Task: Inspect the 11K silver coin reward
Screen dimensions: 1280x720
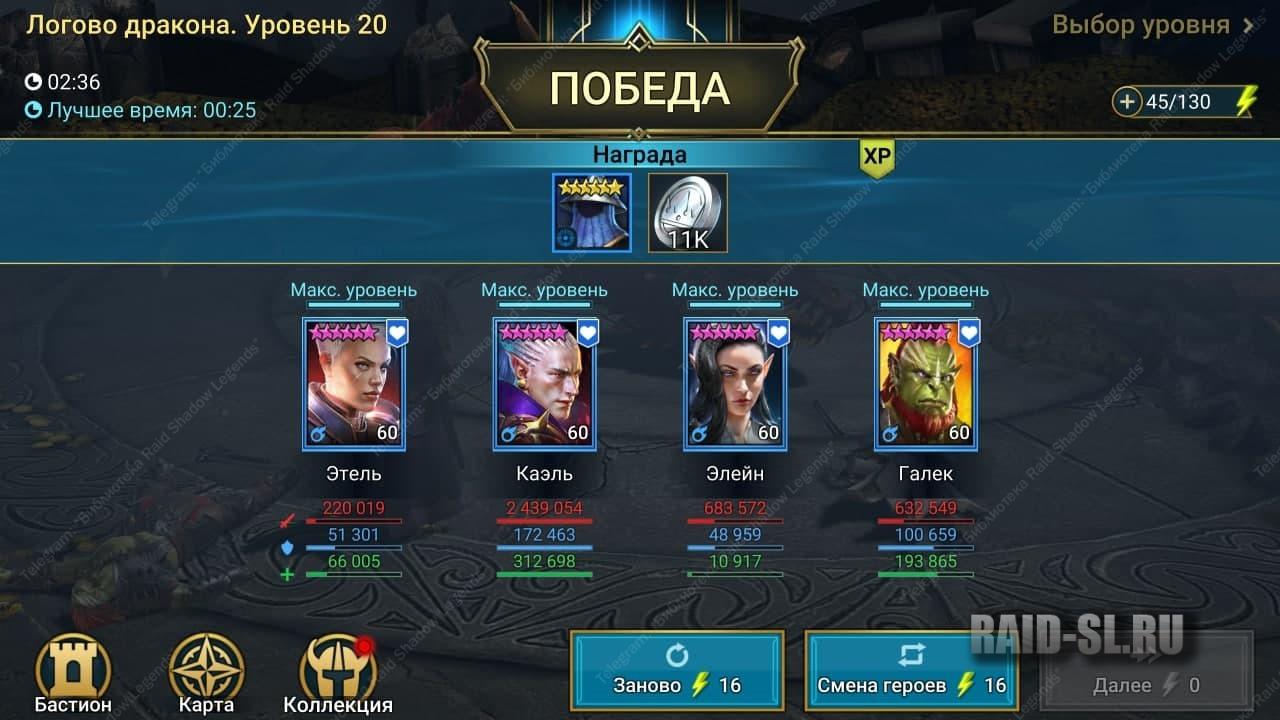Action: tap(688, 213)
